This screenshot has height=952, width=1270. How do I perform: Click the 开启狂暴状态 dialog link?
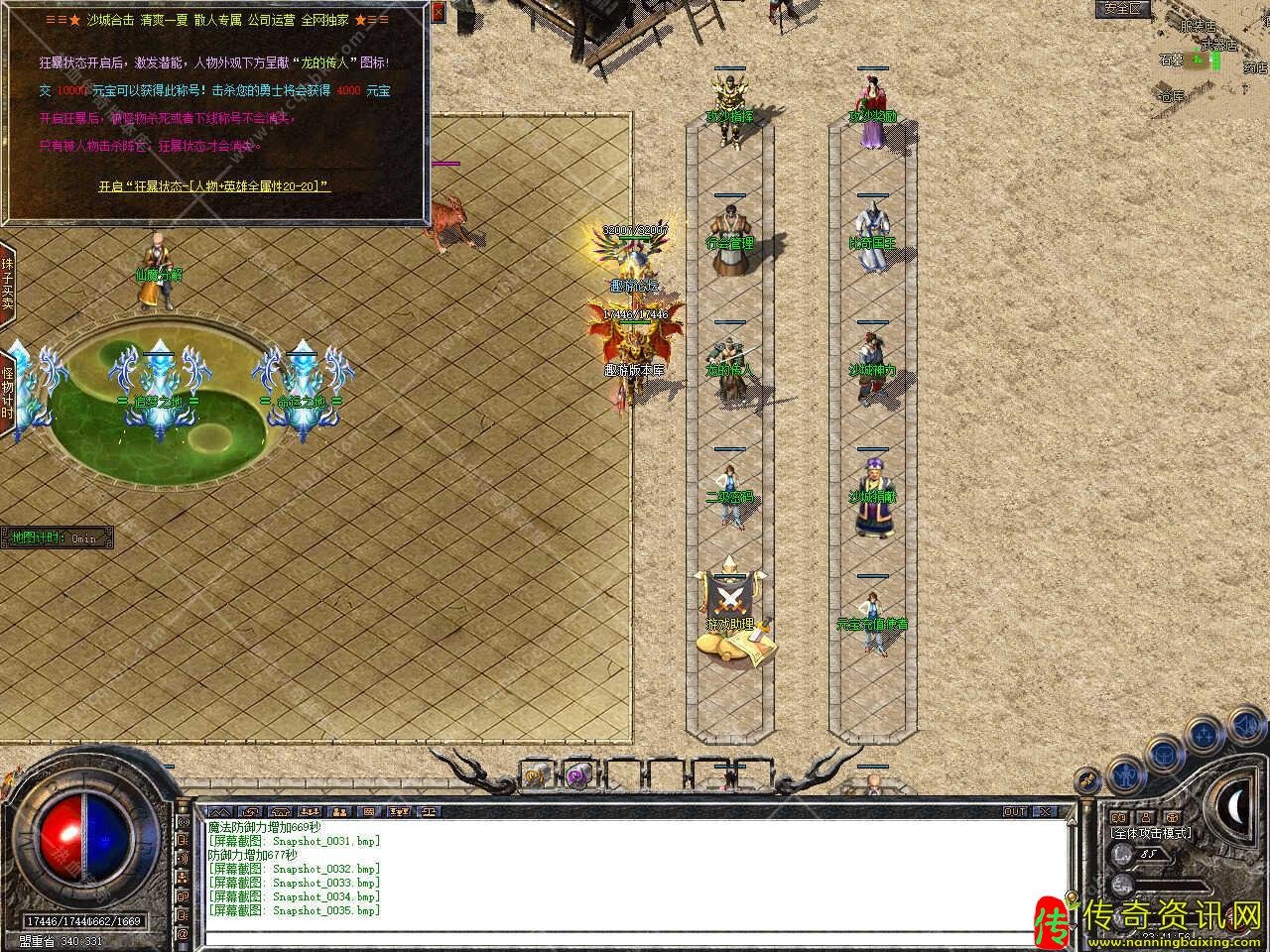click(x=214, y=185)
